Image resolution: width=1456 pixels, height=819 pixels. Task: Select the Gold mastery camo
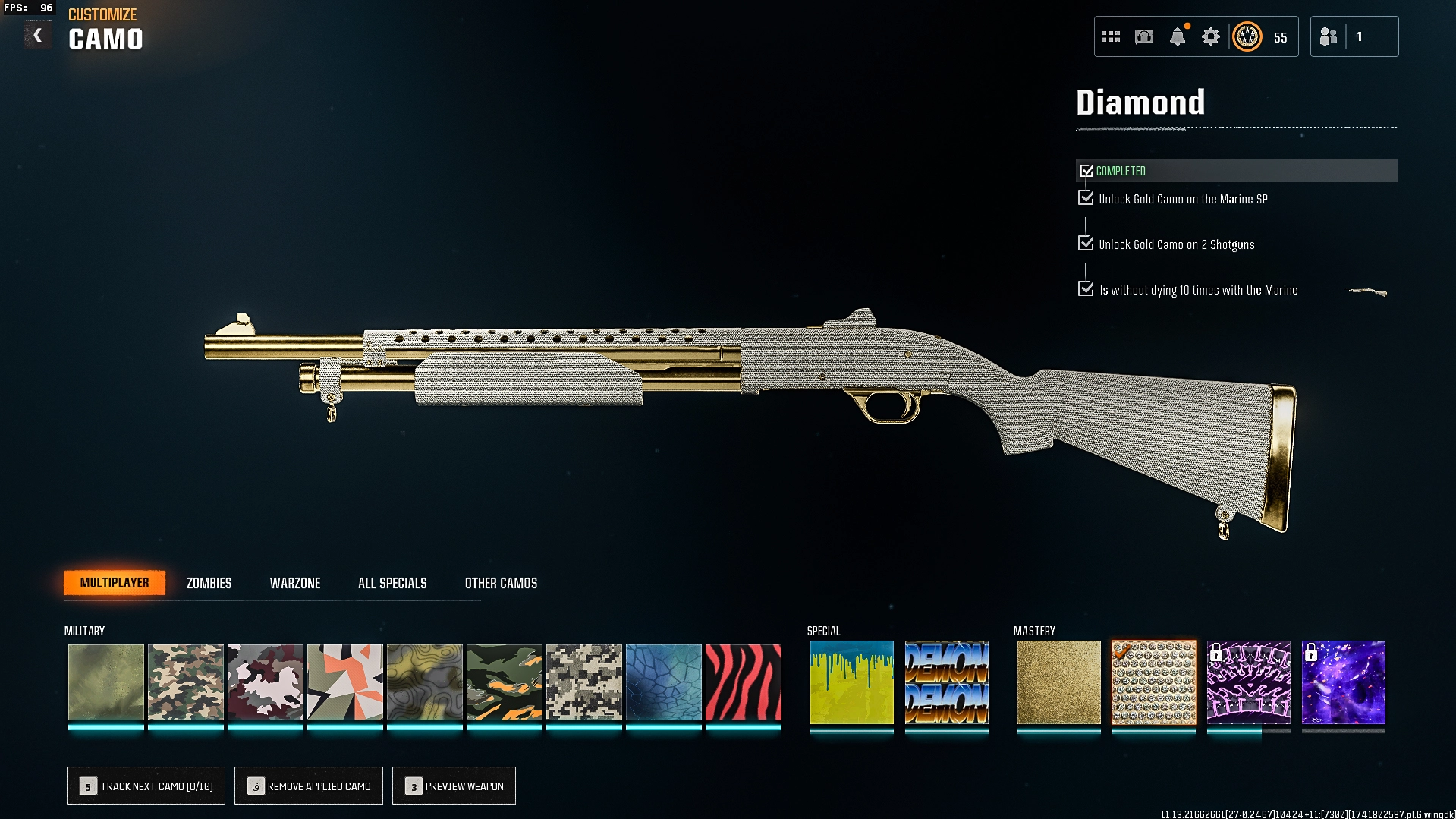click(1058, 682)
